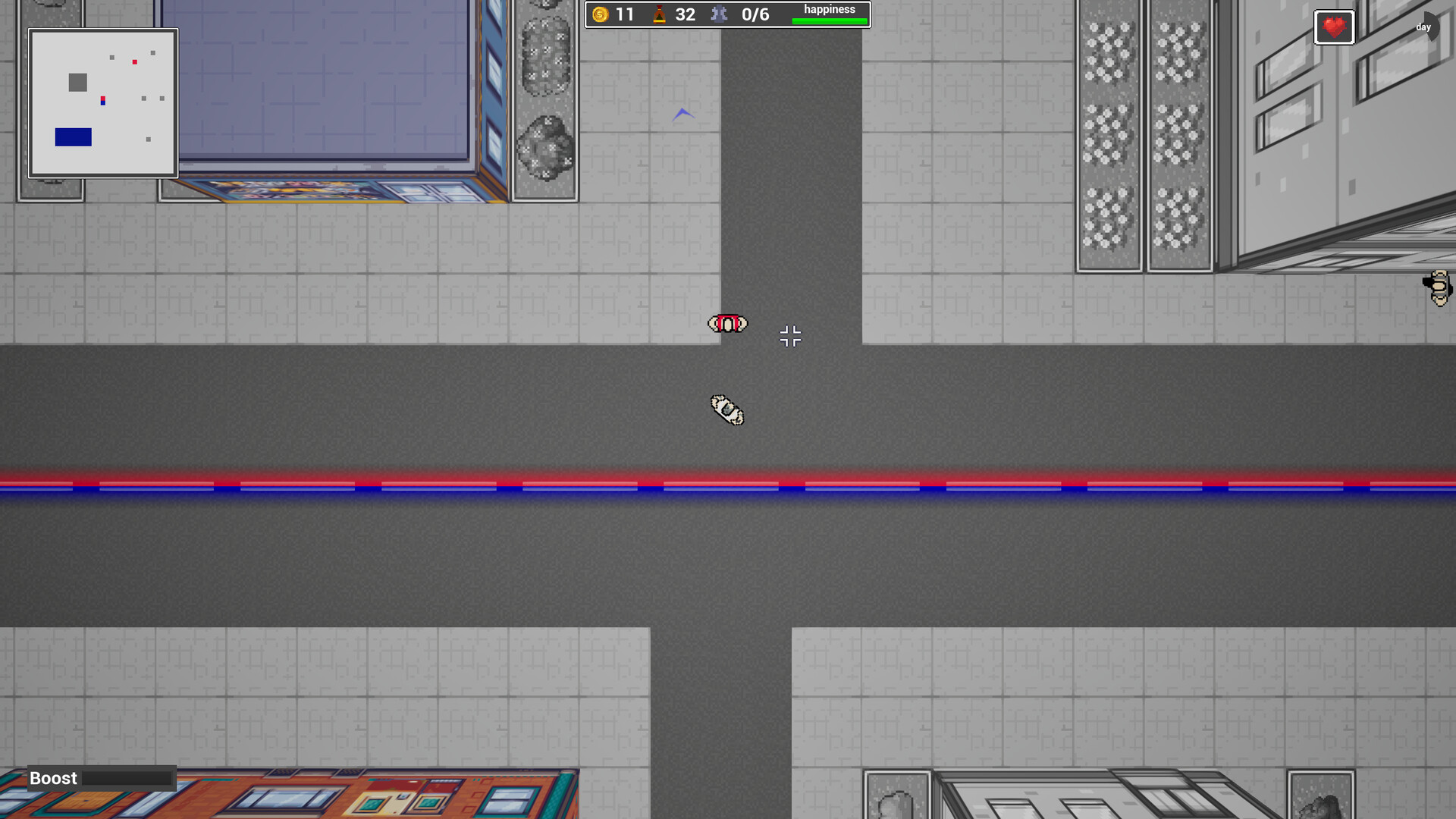Select the fuel bottle icon in HUD

tap(659, 13)
